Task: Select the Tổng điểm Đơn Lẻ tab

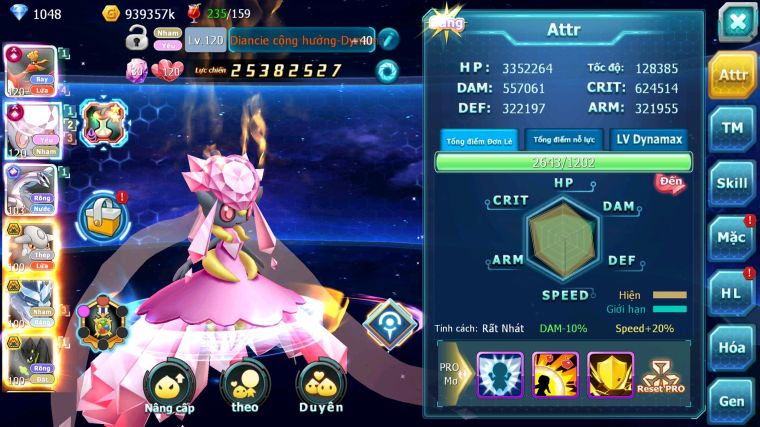Action: 479,140
